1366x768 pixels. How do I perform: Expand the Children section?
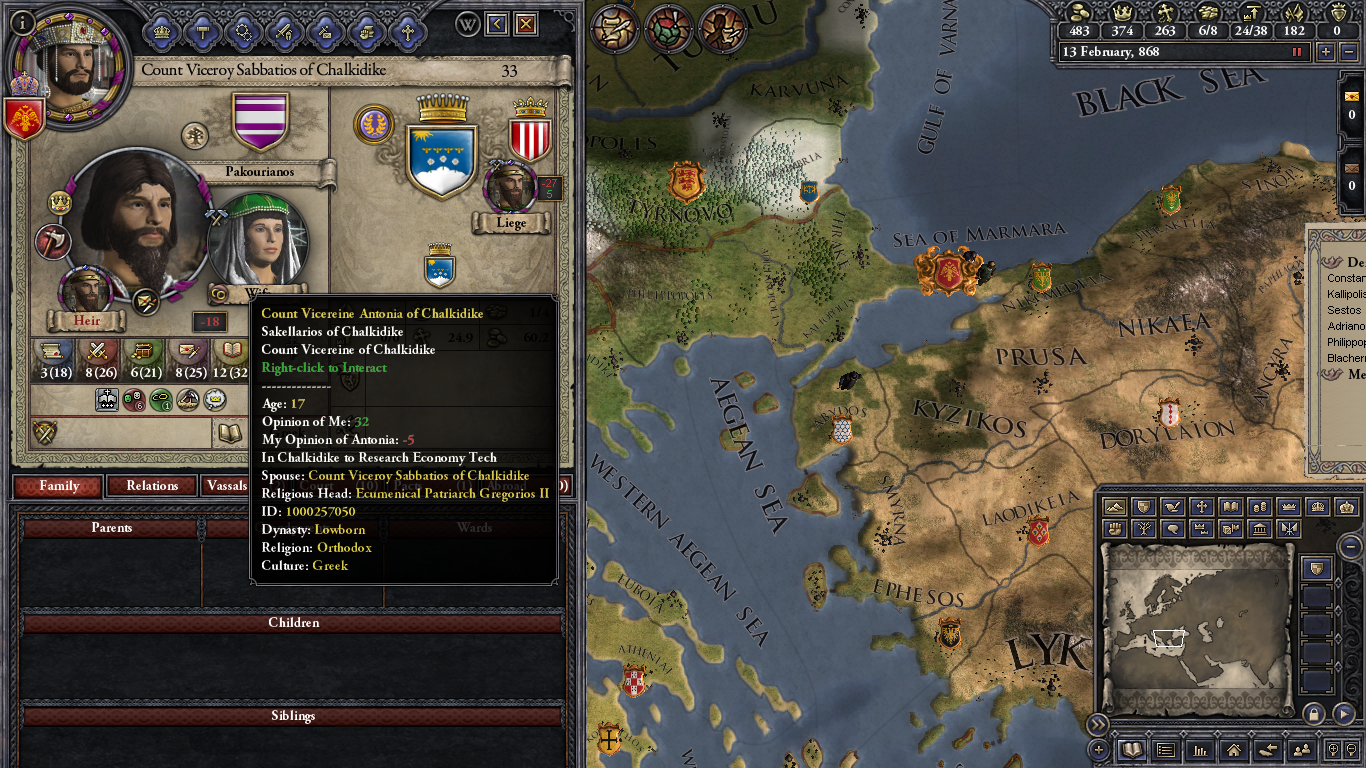pyautogui.click(x=295, y=622)
